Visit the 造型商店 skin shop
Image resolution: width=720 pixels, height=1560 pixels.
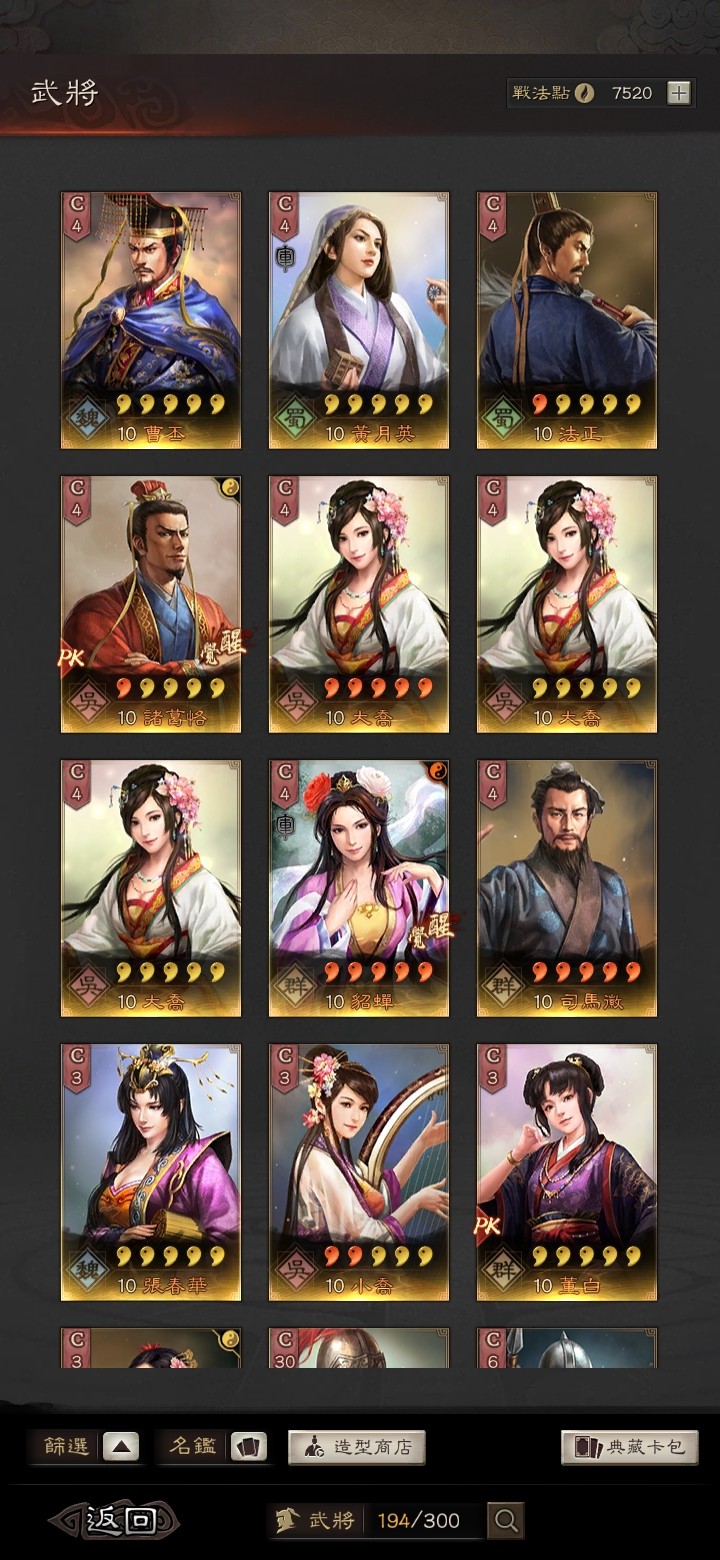[x=357, y=1447]
